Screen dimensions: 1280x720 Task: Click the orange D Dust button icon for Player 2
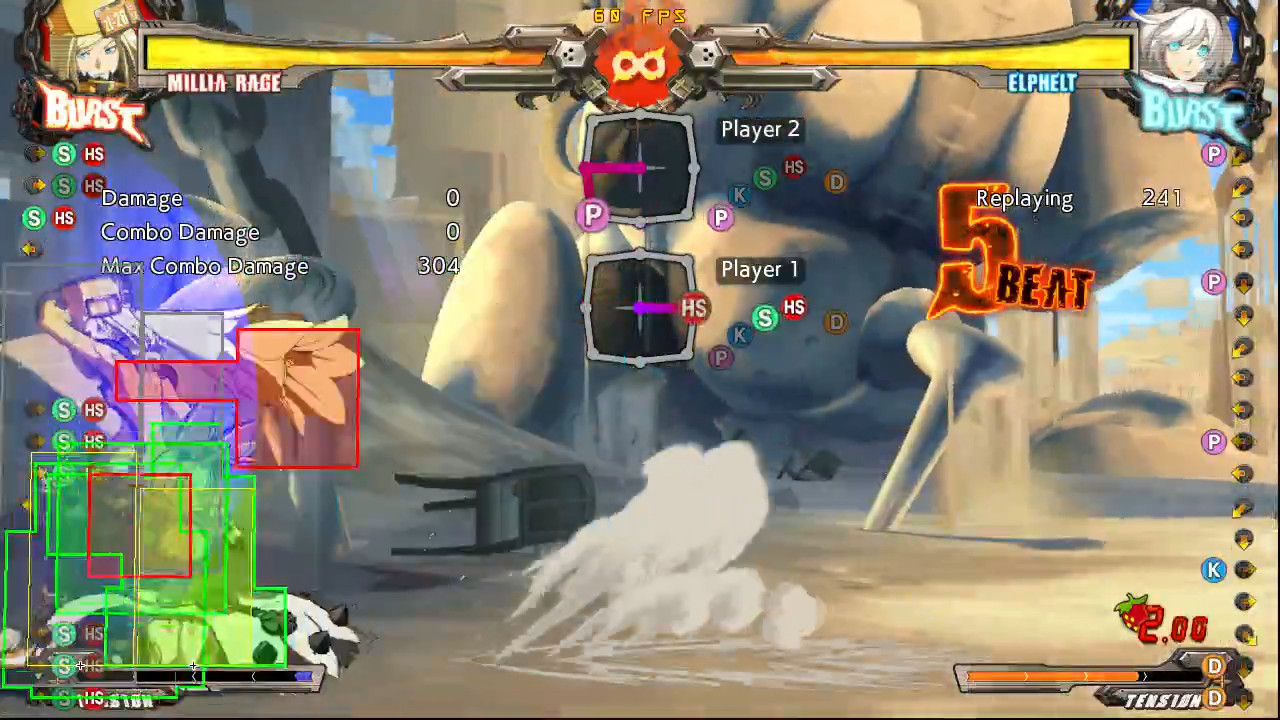pos(836,182)
